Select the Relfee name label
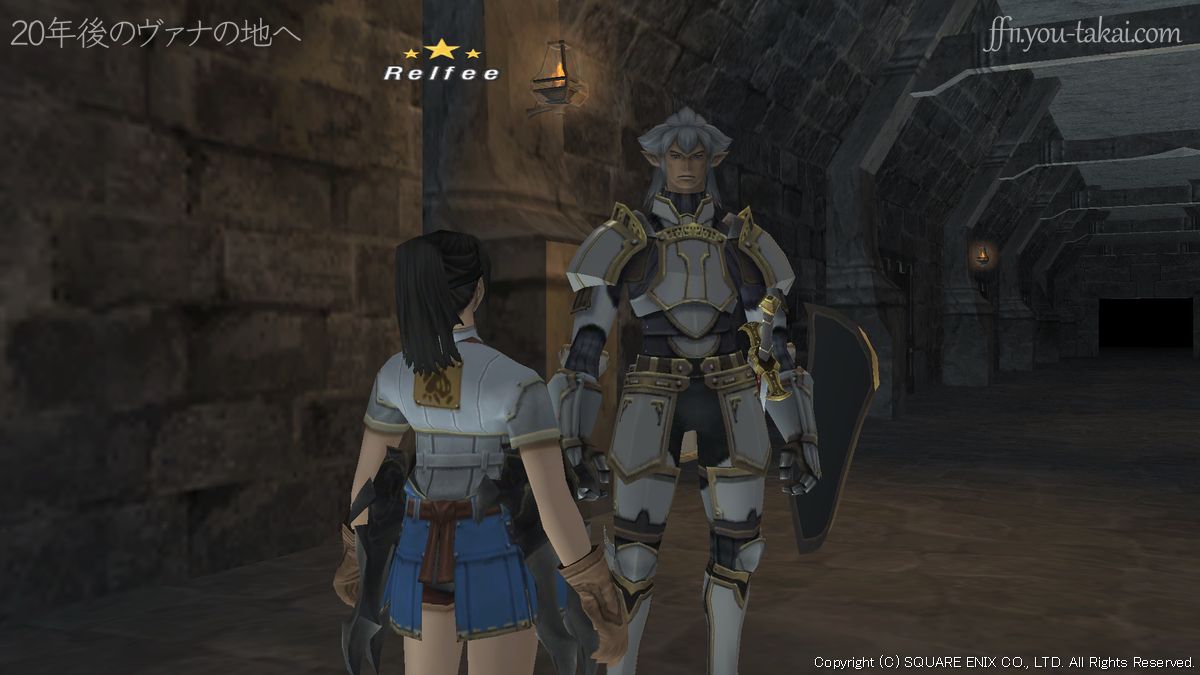The height and width of the screenshot is (675, 1200). coord(442,73)
